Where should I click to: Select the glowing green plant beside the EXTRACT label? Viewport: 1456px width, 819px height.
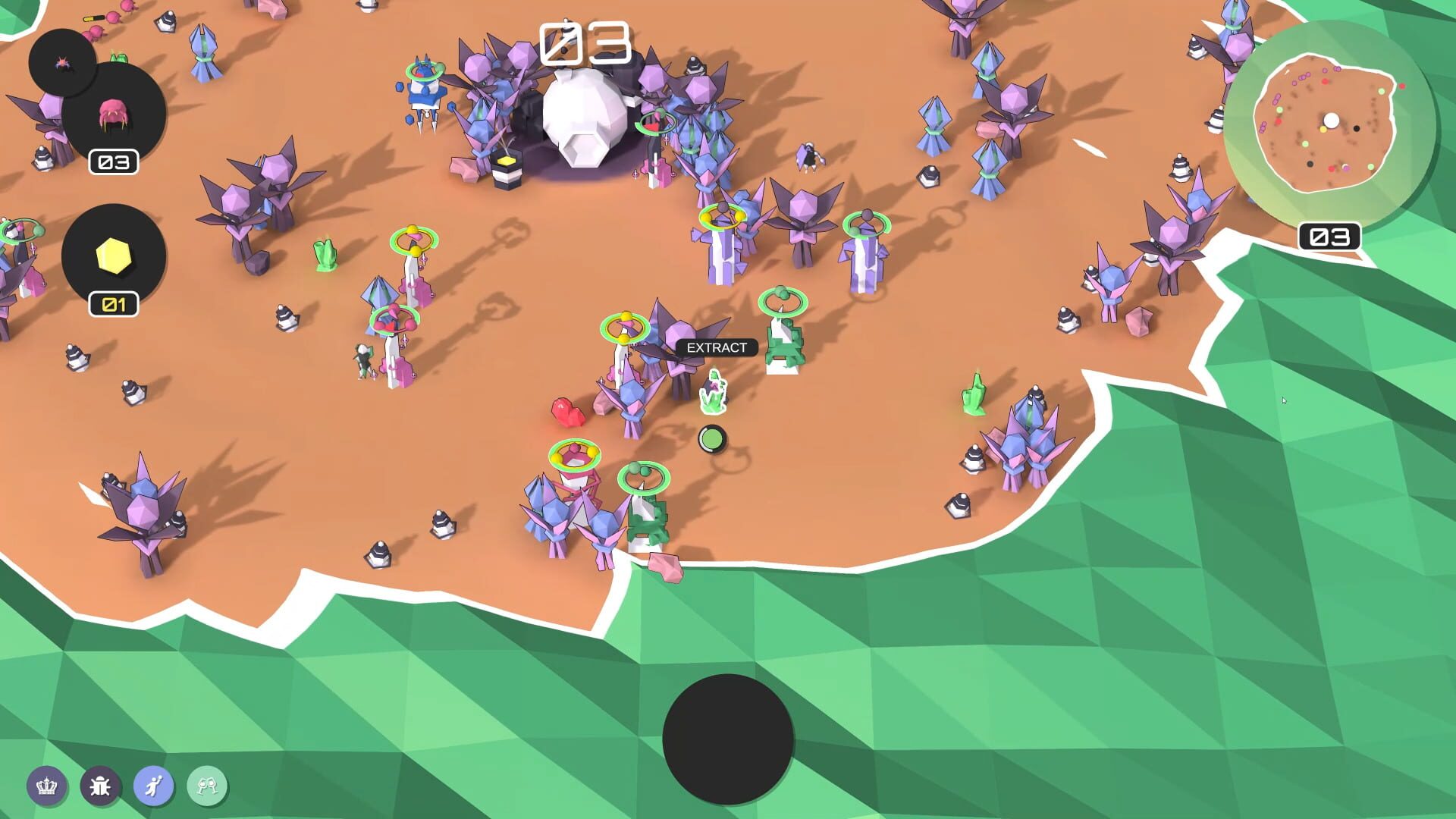[714, 391]
